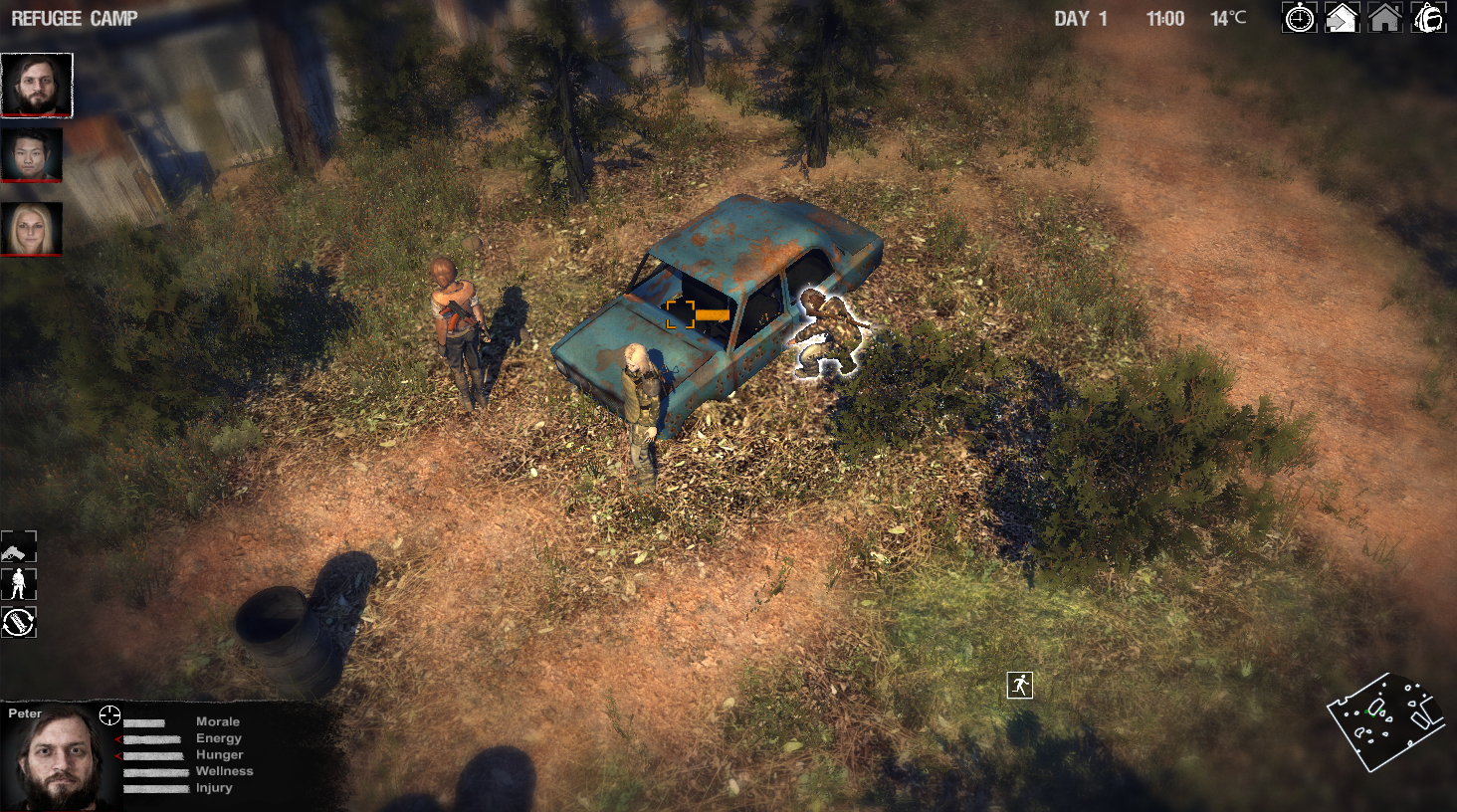Click the Morale bar in Peter's panel
1457x812 pixels.
[x=146, y=720]
